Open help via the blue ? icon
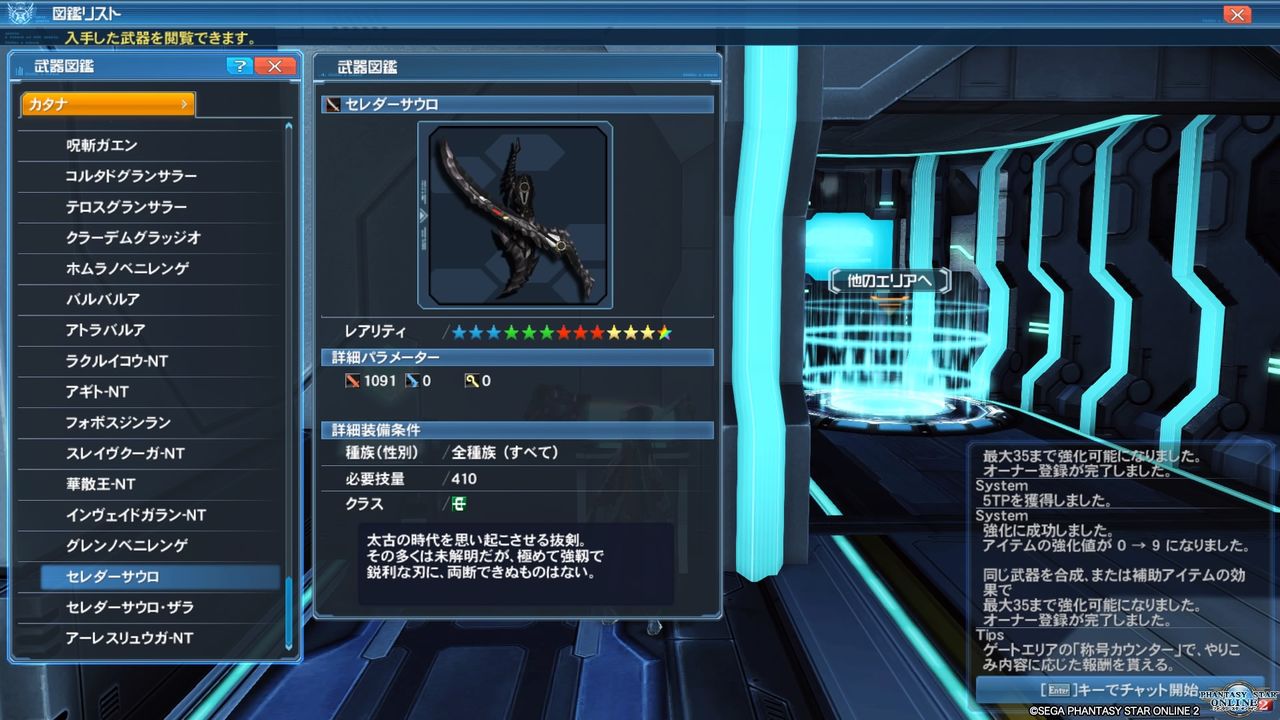Viewport: 1280px width, 720px height. click(239, 66)
